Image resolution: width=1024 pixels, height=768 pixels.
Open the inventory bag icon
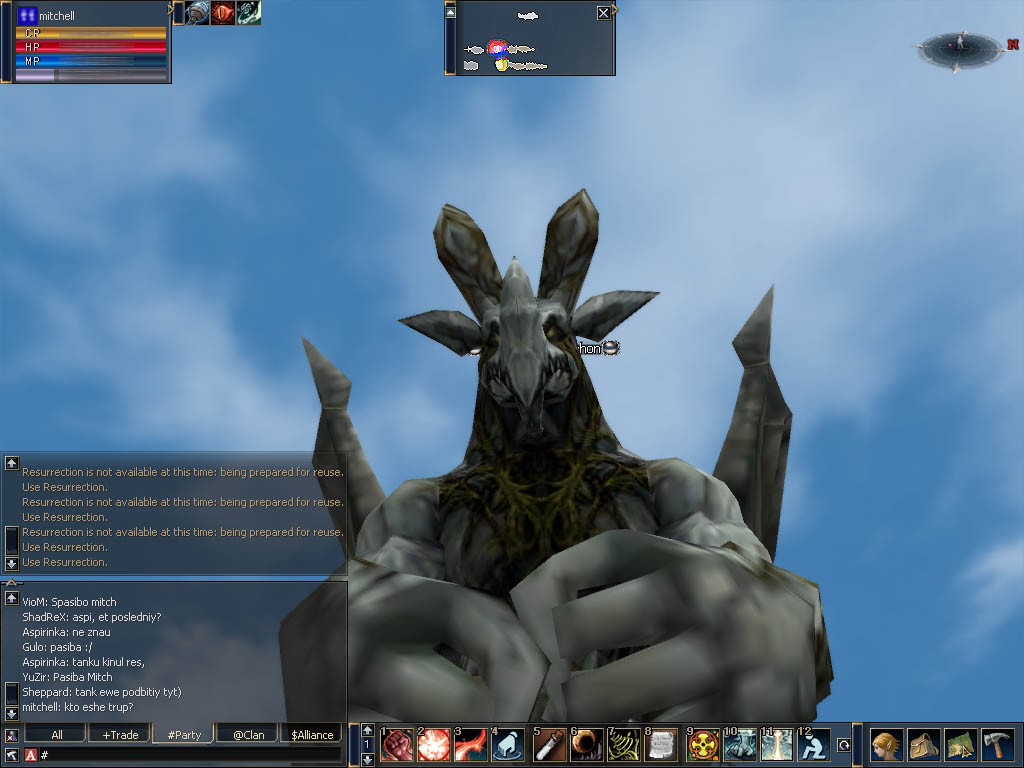[x=923, y=745]
